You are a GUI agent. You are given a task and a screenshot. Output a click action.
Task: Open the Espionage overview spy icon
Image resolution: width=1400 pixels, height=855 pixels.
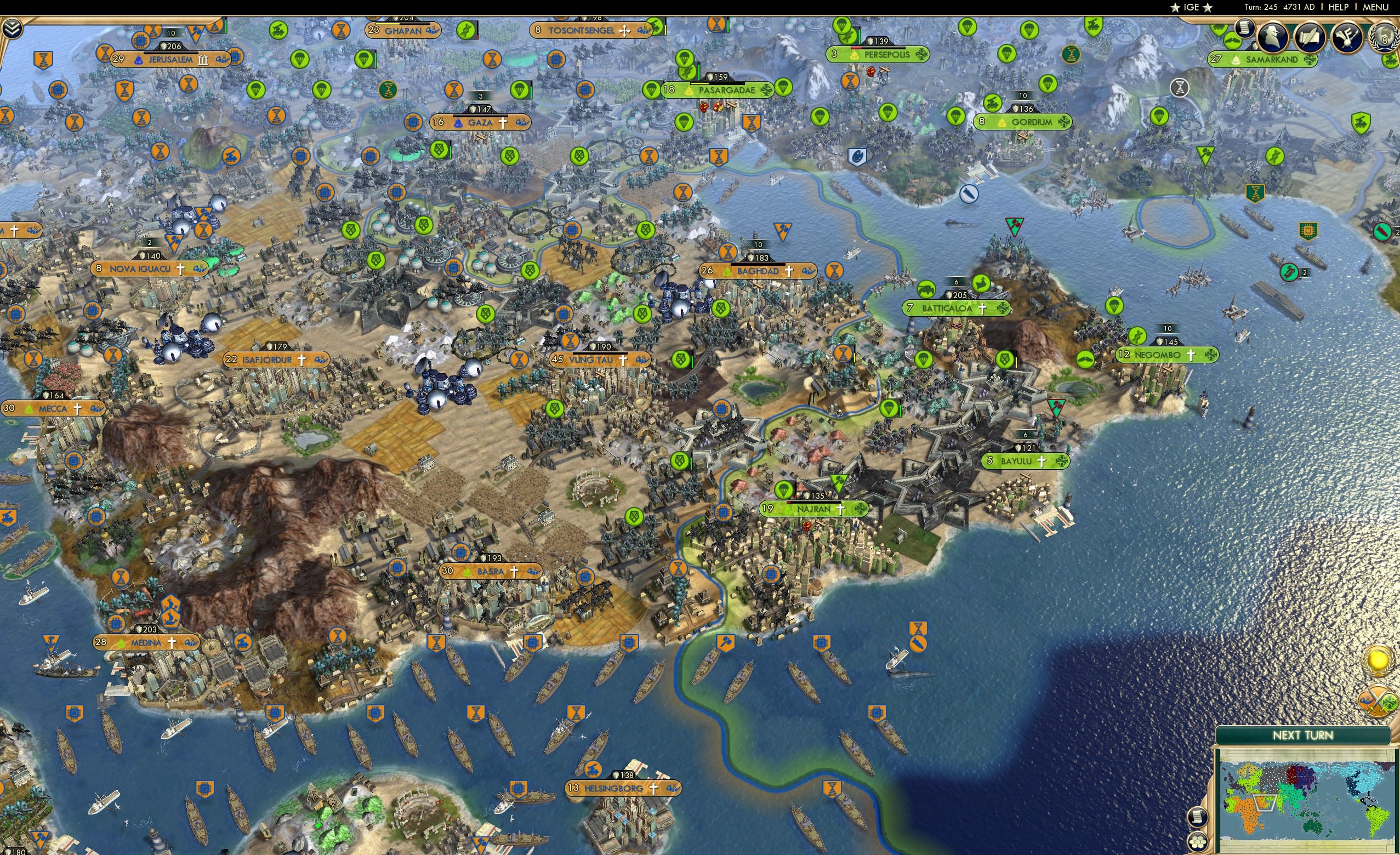click(1273, 36)
